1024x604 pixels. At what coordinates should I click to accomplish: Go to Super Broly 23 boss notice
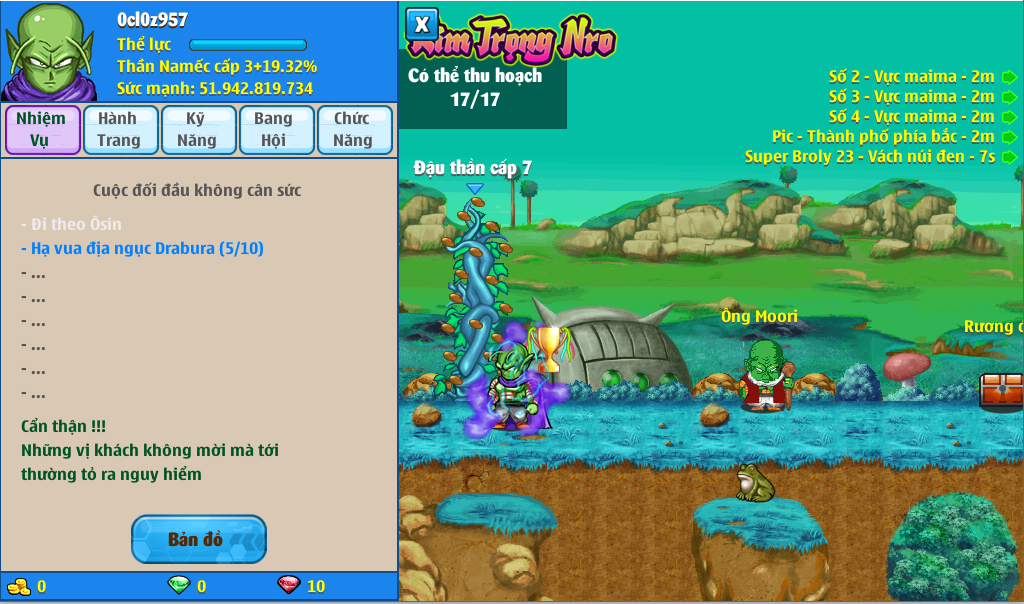pyautogui.click(x=870, y=157)
